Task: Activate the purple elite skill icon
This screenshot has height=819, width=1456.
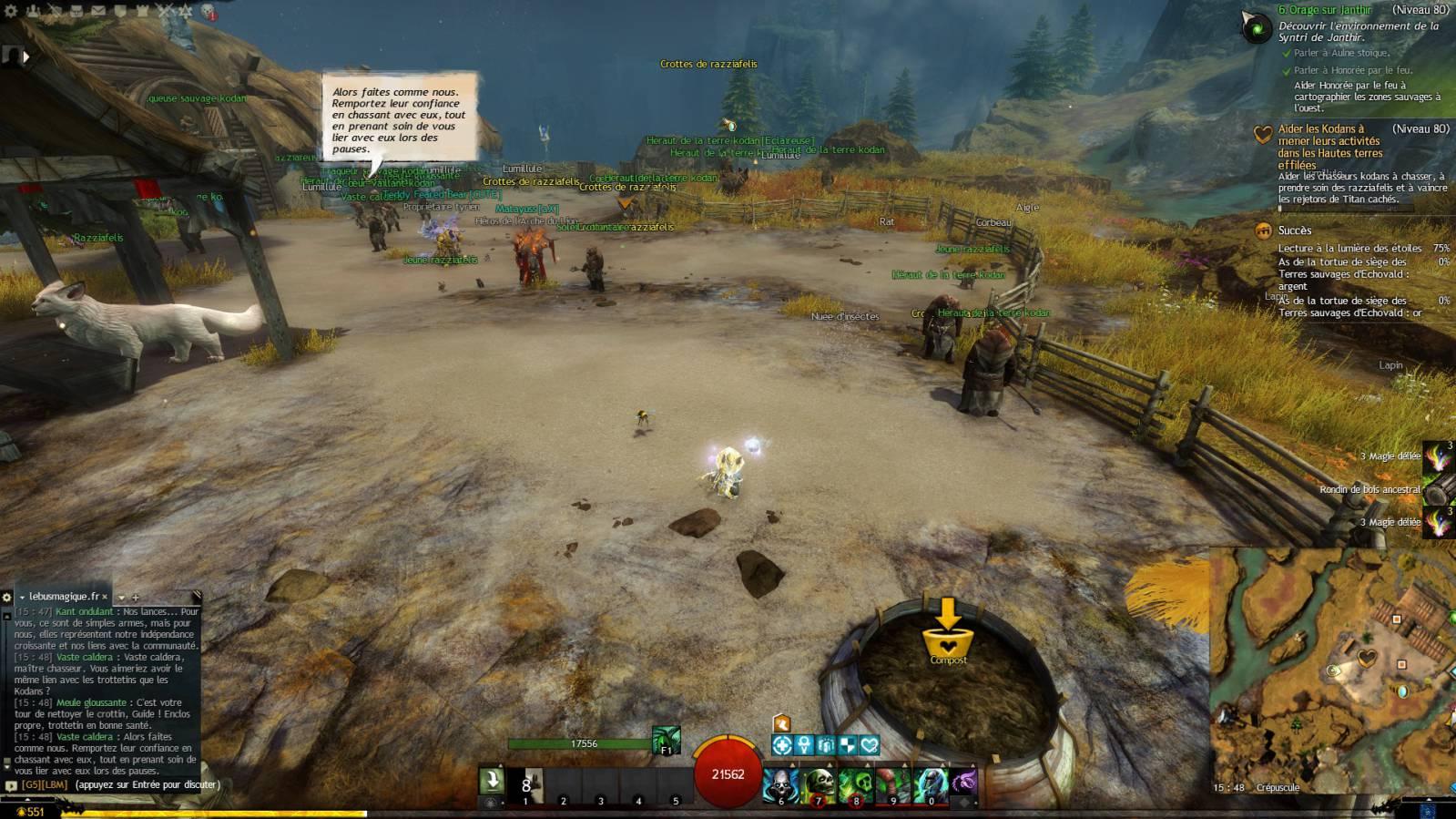Action: [x=963, y=783]
